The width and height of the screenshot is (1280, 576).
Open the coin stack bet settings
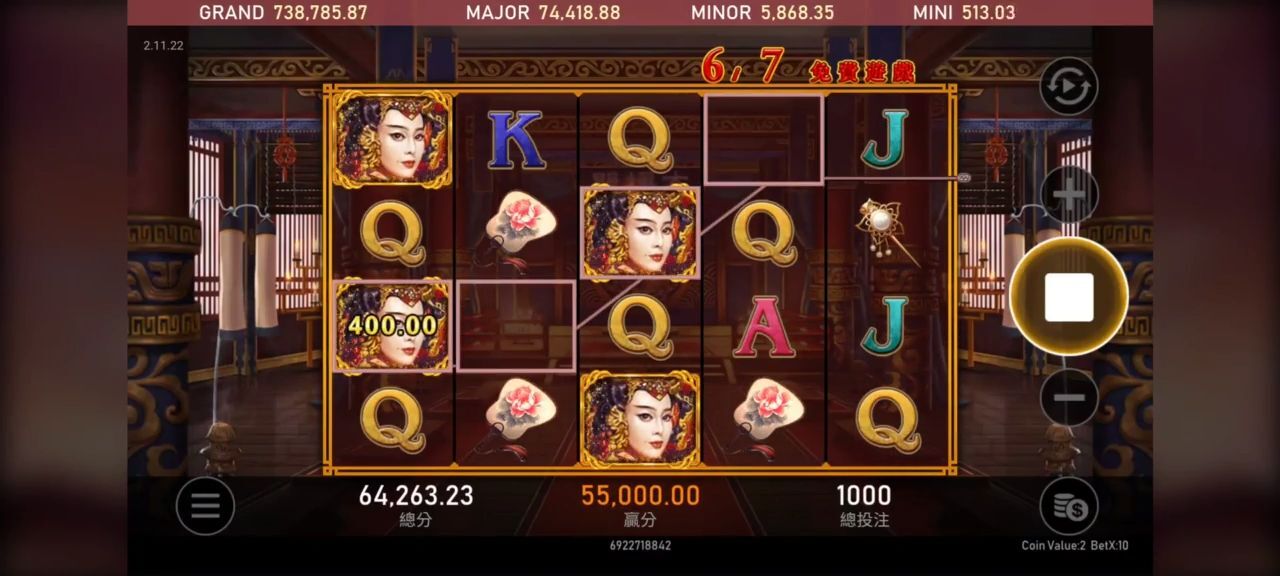point(1068,506)
